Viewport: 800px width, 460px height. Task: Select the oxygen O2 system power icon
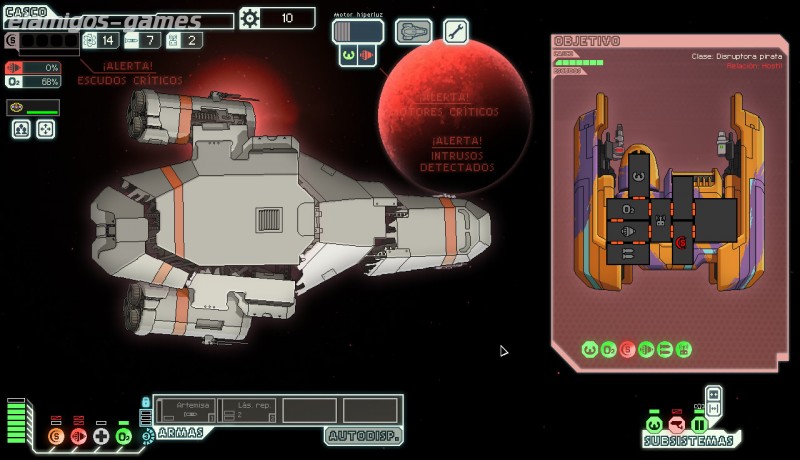coord(123,436)
